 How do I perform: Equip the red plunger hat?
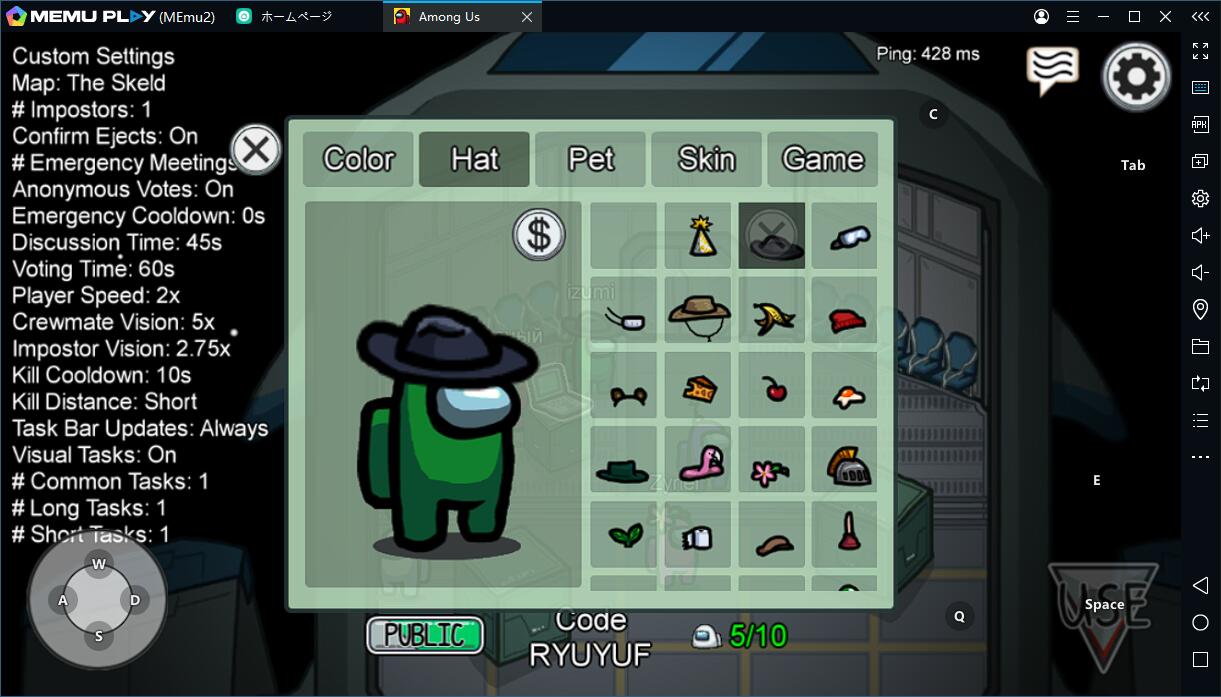click(845, 534)
